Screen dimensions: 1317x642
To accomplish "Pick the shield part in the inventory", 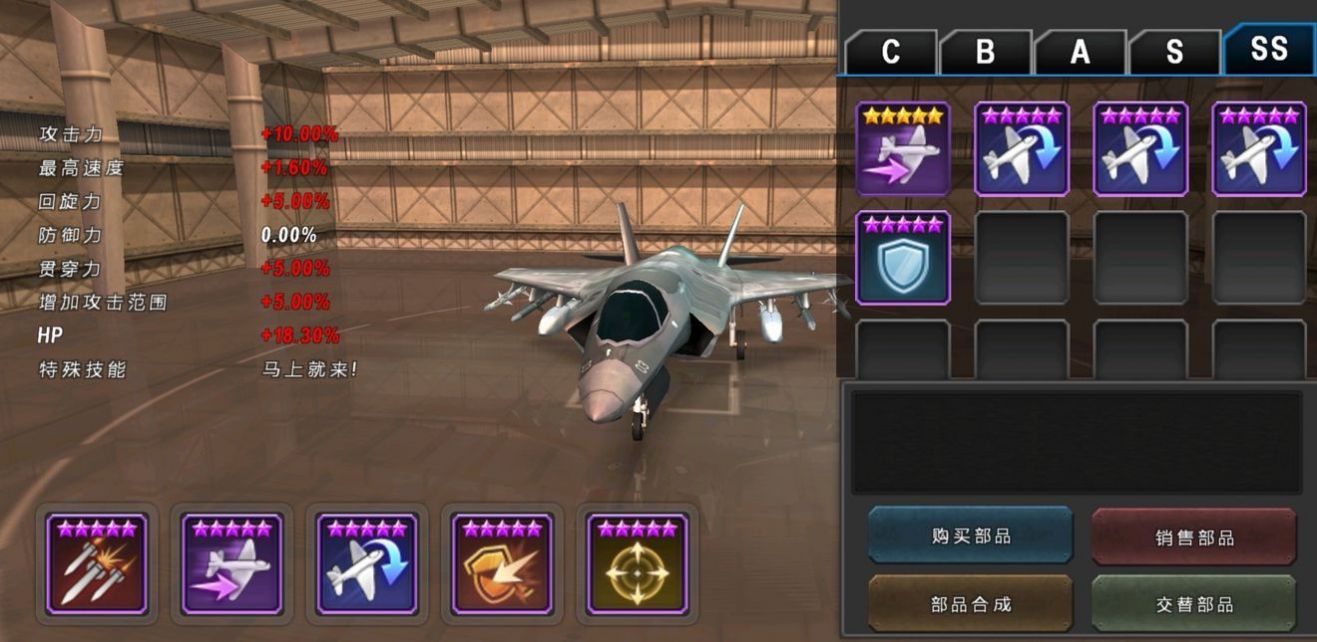I will coord(903,257).
